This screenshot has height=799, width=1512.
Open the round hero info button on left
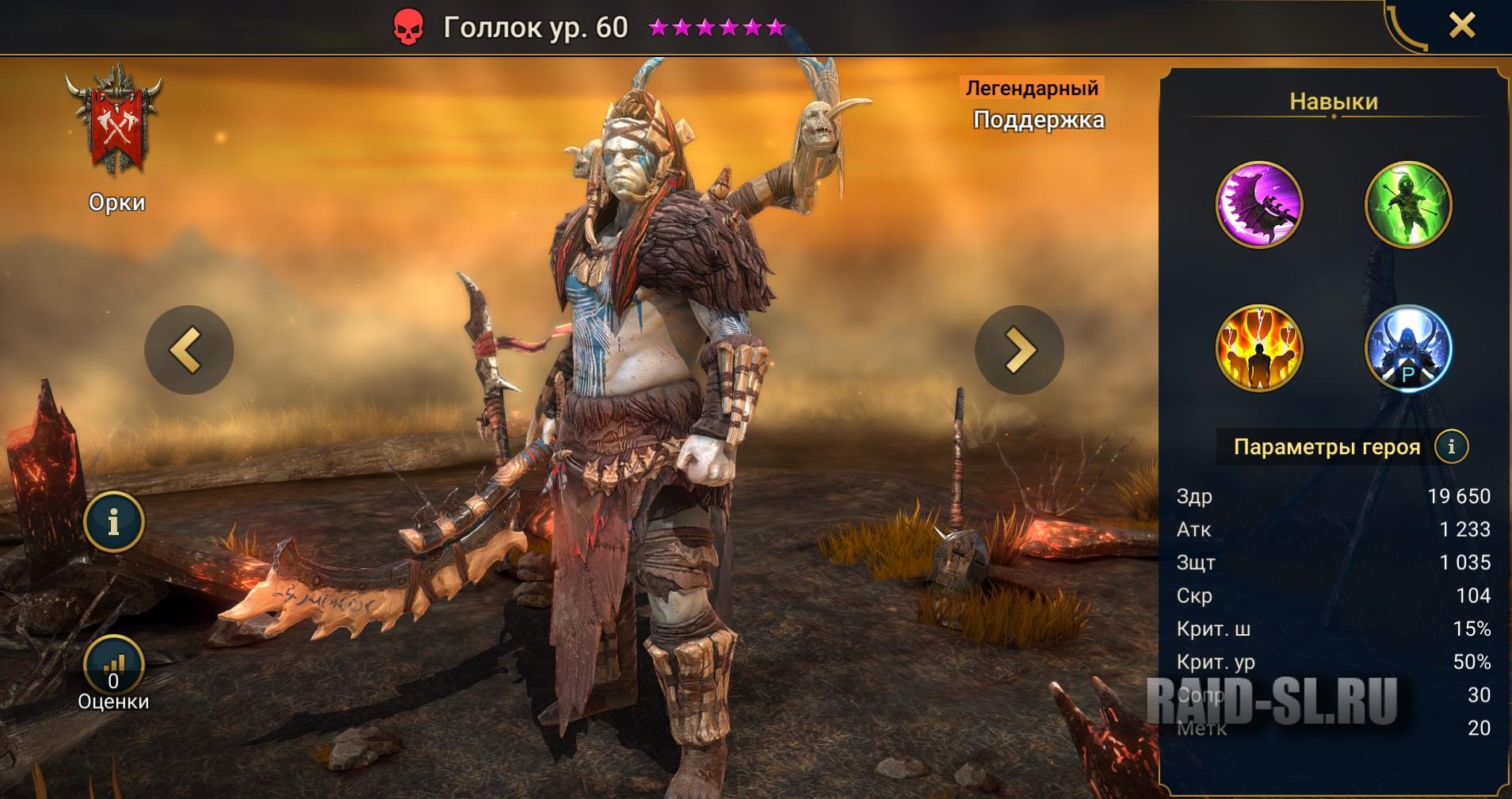point(113,522)
